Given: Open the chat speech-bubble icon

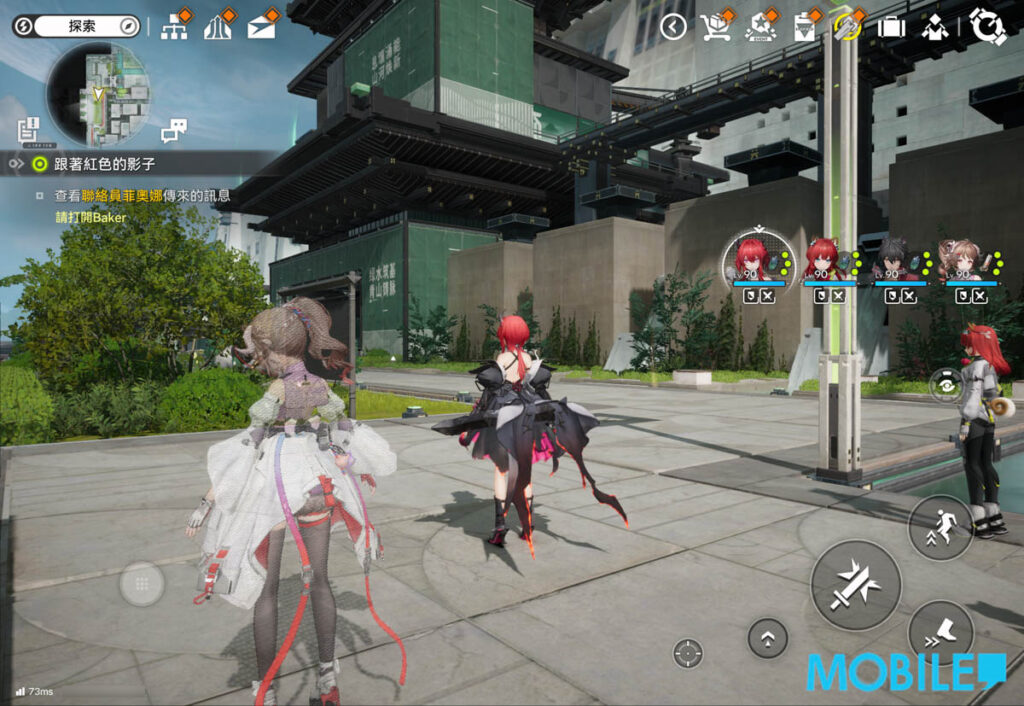Looking at the screenshot, I should coord(174,130).
